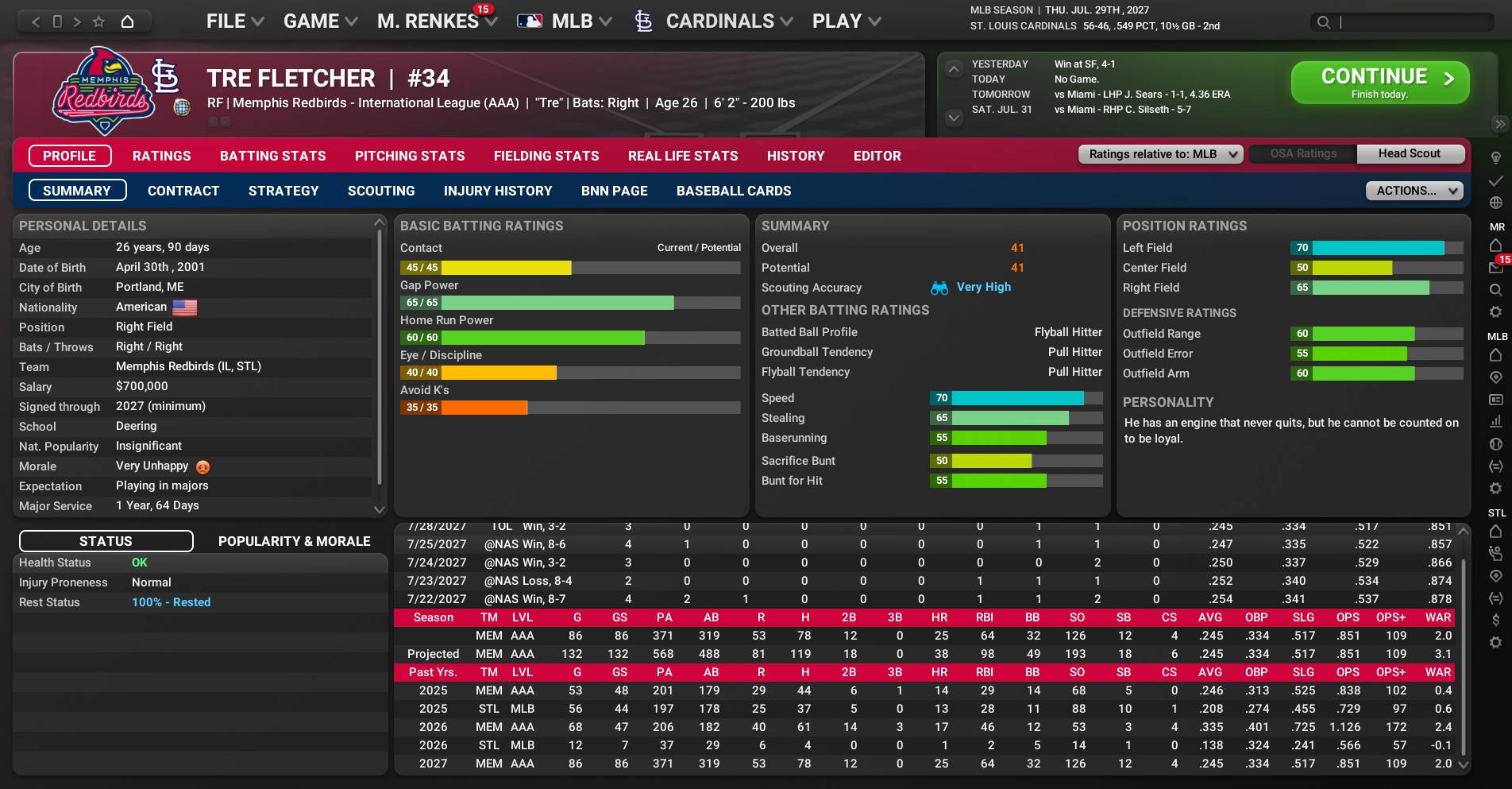Select the Contract sub-tab

point(183,191)
